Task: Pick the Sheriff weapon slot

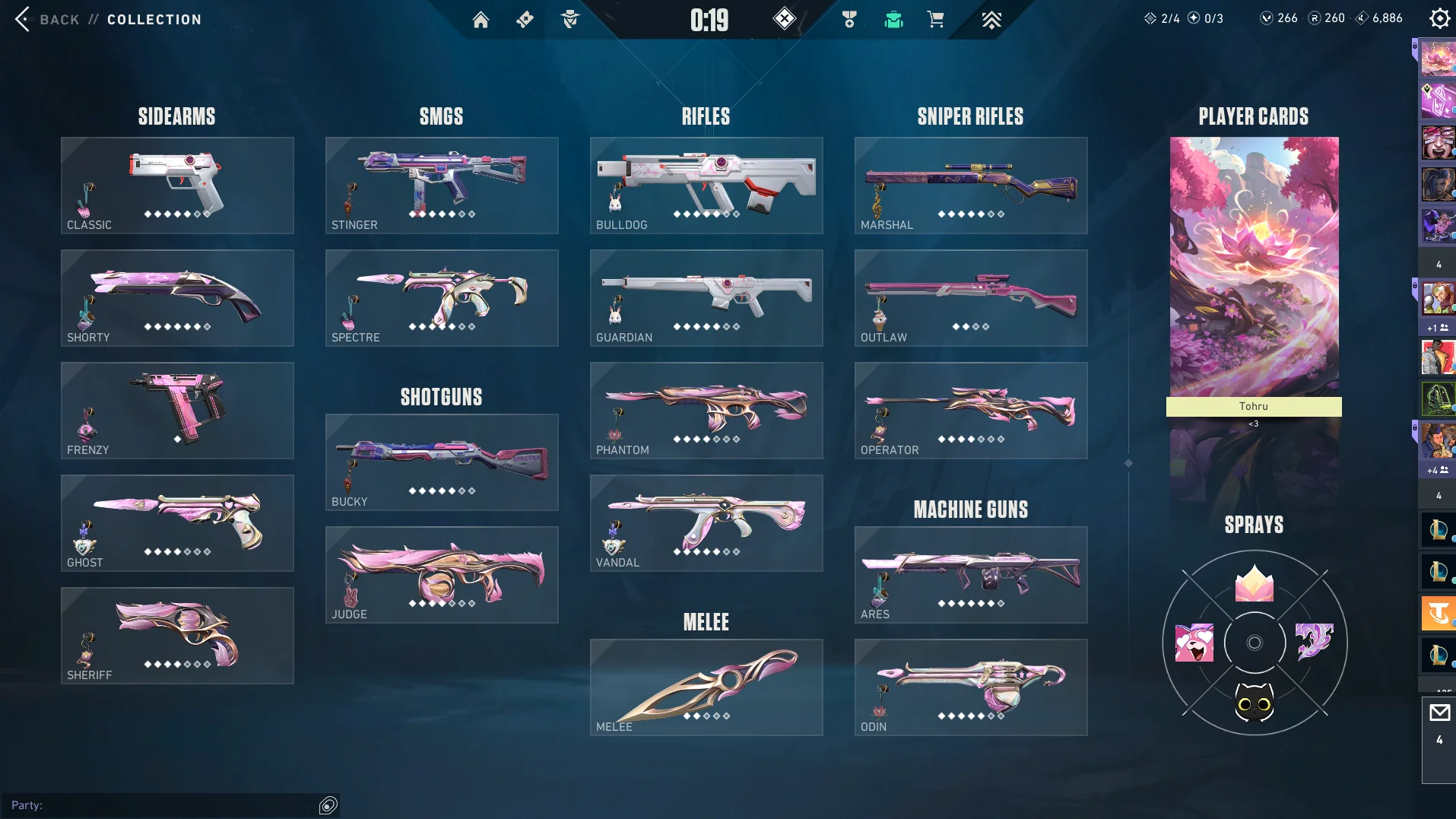Action: [177, 636]
